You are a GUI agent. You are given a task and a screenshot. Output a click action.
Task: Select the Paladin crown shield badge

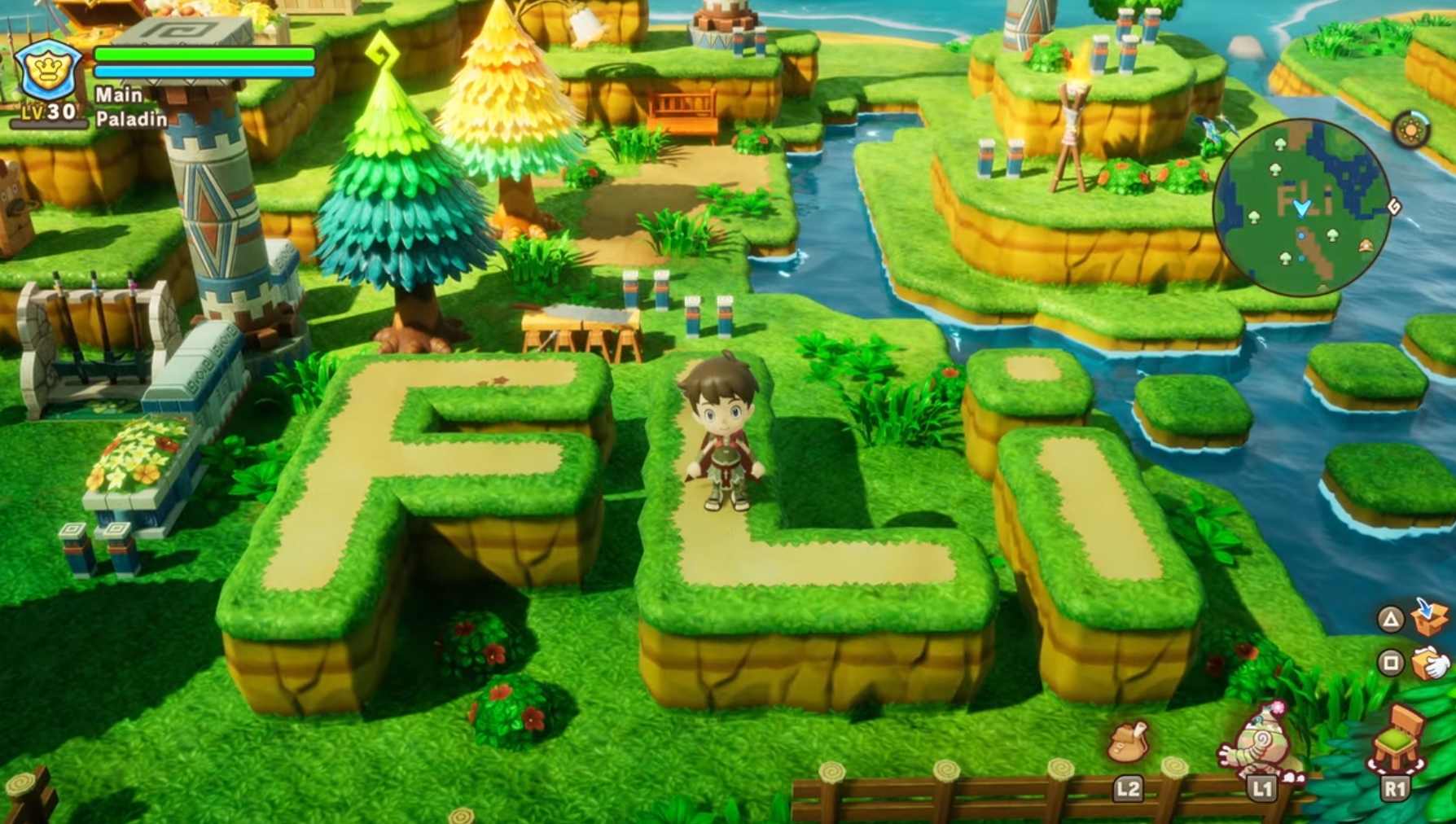[x=49, y=72]
